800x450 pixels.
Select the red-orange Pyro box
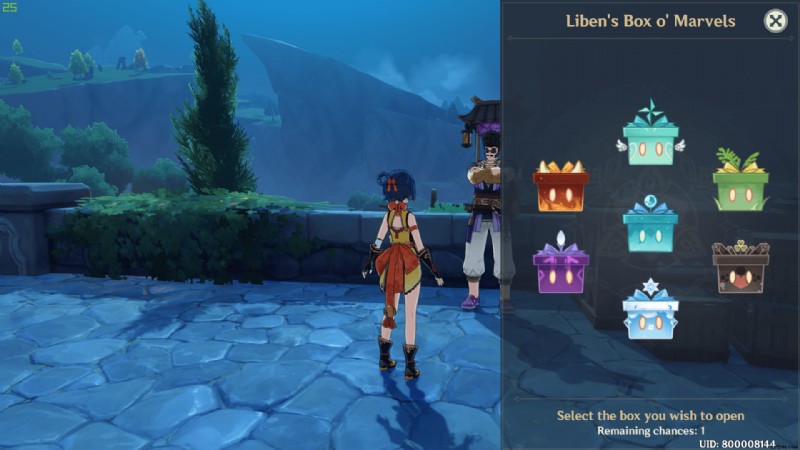pyautogui.click(x=560, y=186)
